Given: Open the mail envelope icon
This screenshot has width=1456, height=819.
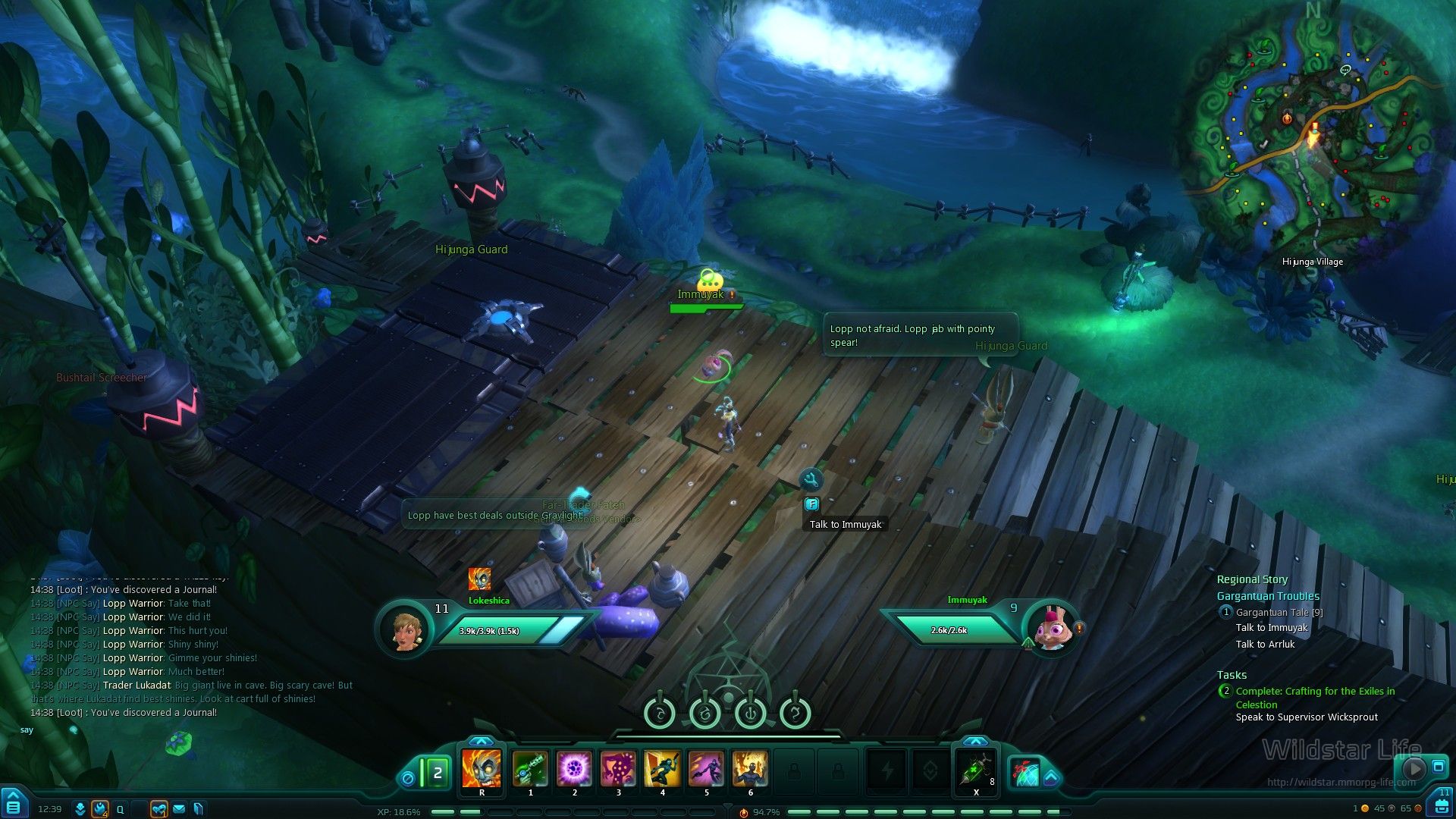Looking at the screenshot, I should point(179,809).
